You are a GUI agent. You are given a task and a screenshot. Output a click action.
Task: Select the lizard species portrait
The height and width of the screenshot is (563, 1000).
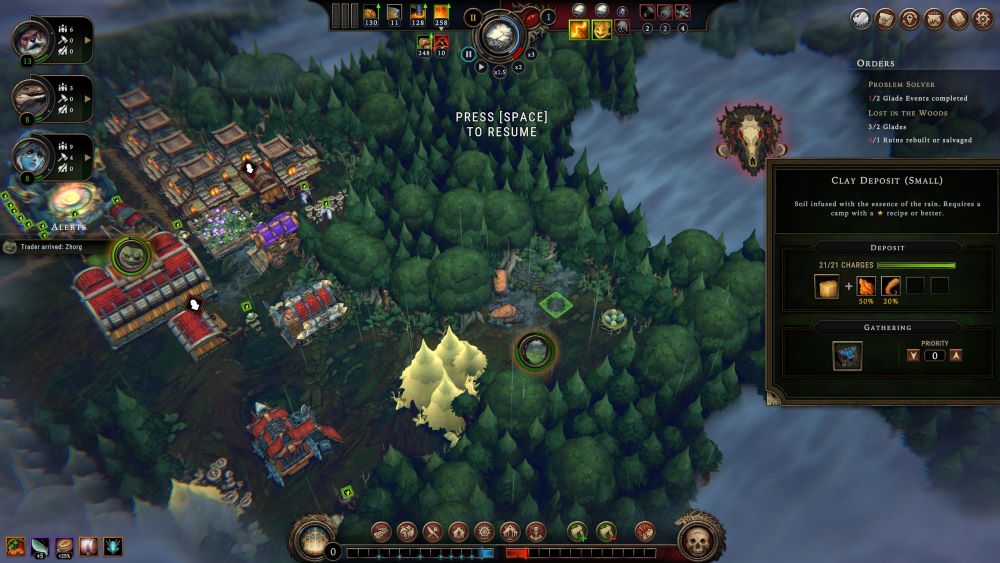tap(30, 98)
